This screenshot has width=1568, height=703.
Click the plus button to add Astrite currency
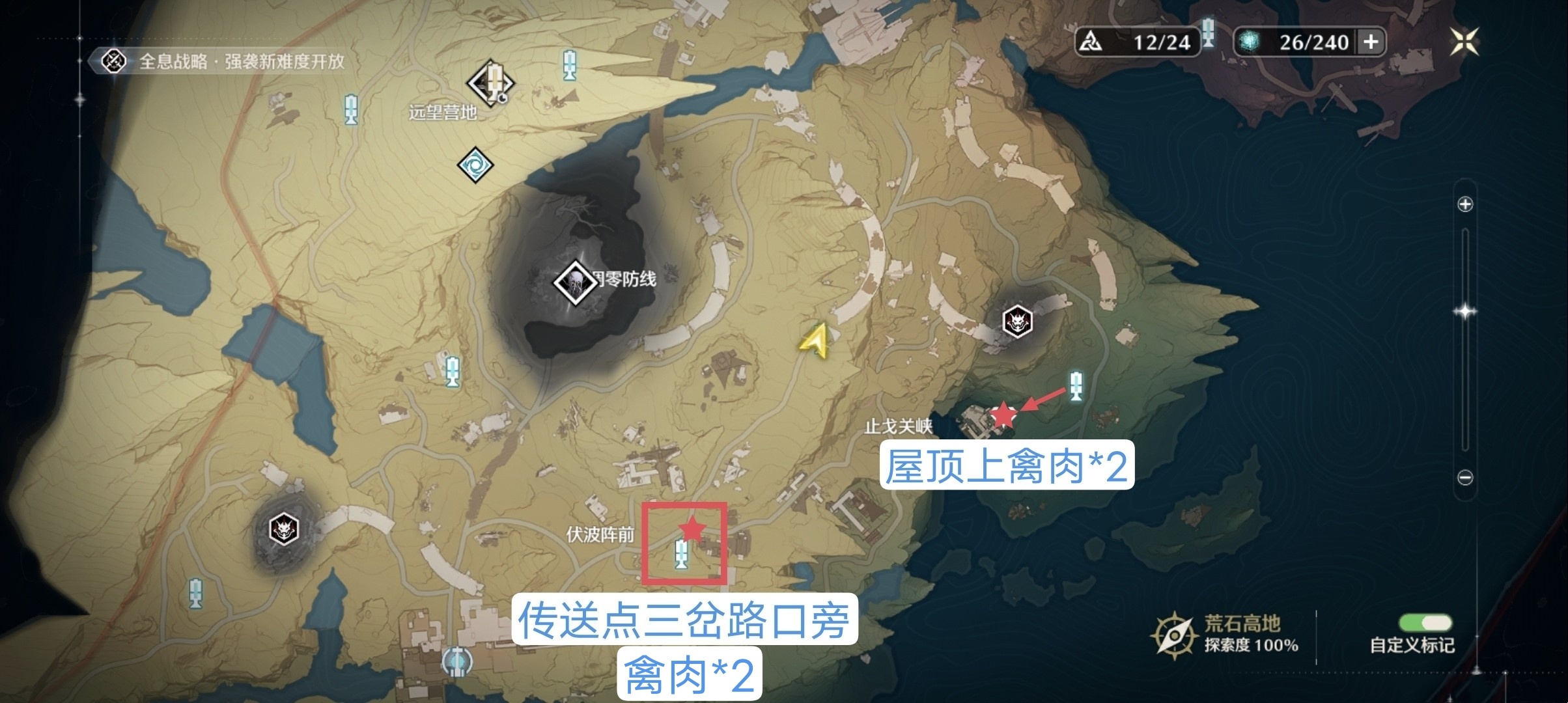click(x=1371, y=42)
